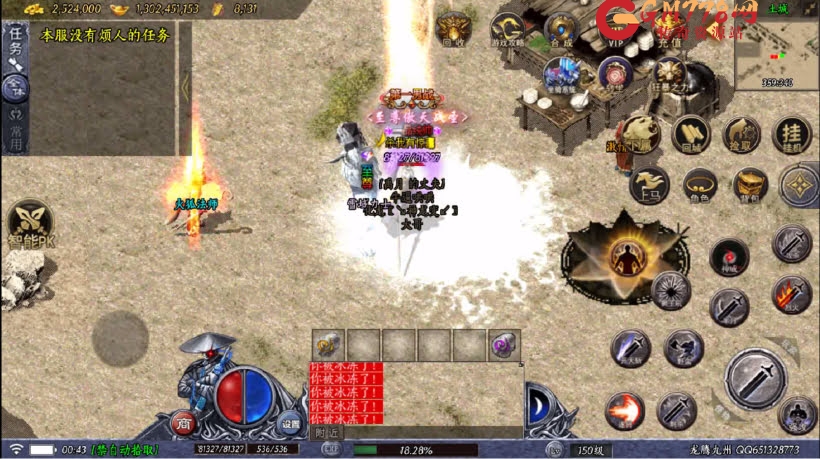Toggle the 挂机 auto-battle button
The image size is (820, 459).
point(792,133)
